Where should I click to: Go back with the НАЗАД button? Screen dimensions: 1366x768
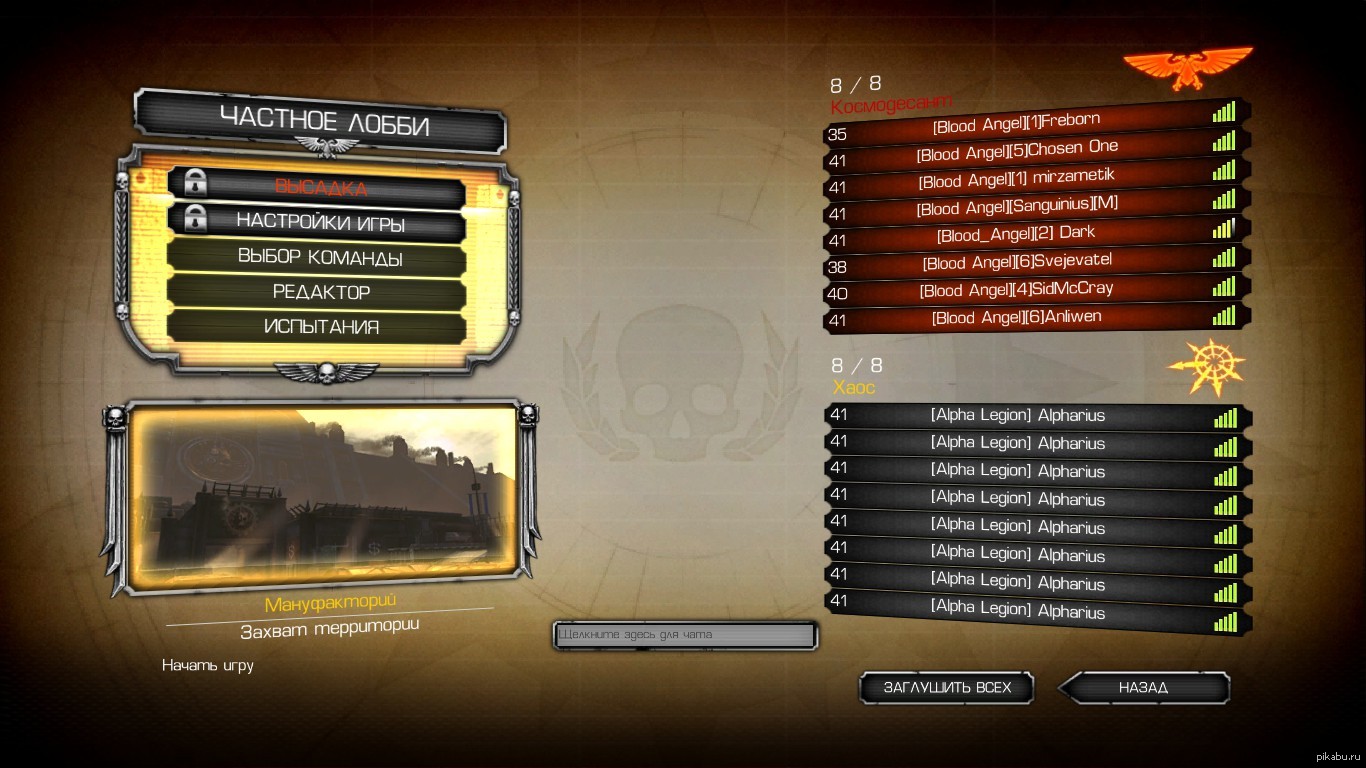pyautogui.click(x=1143, y=688)
